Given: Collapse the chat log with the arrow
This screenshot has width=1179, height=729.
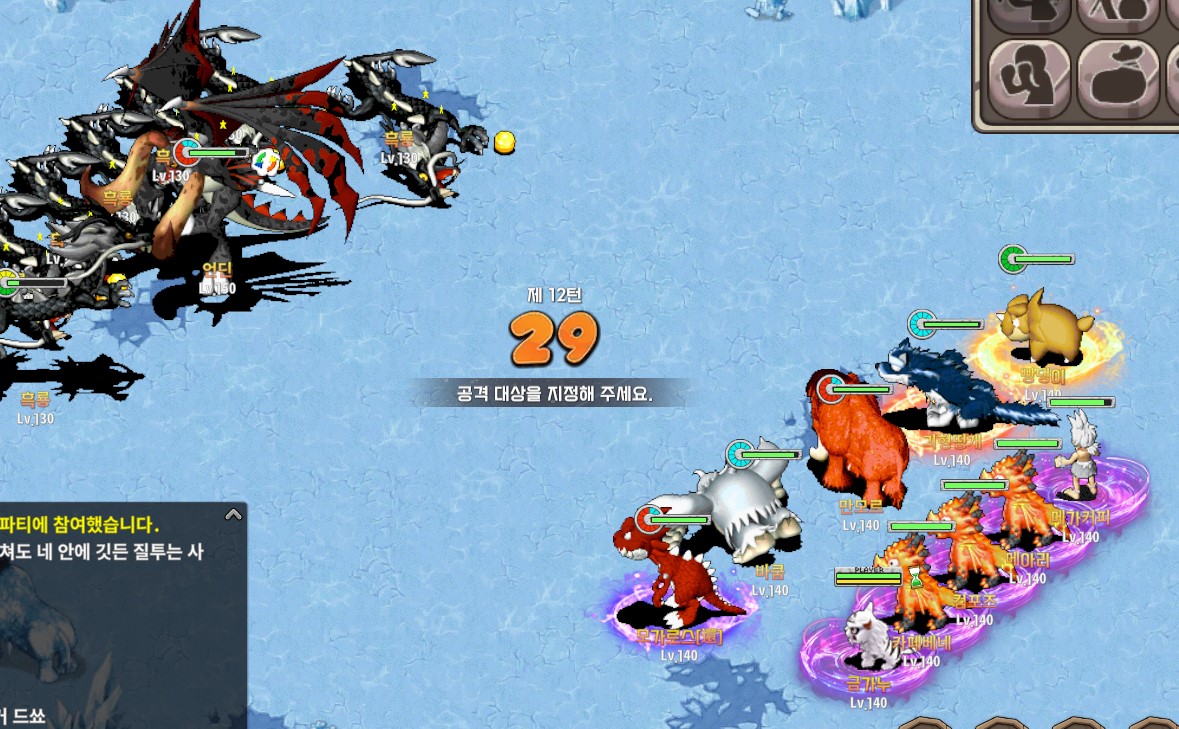Looking at the screenshot, I should 233,515.
